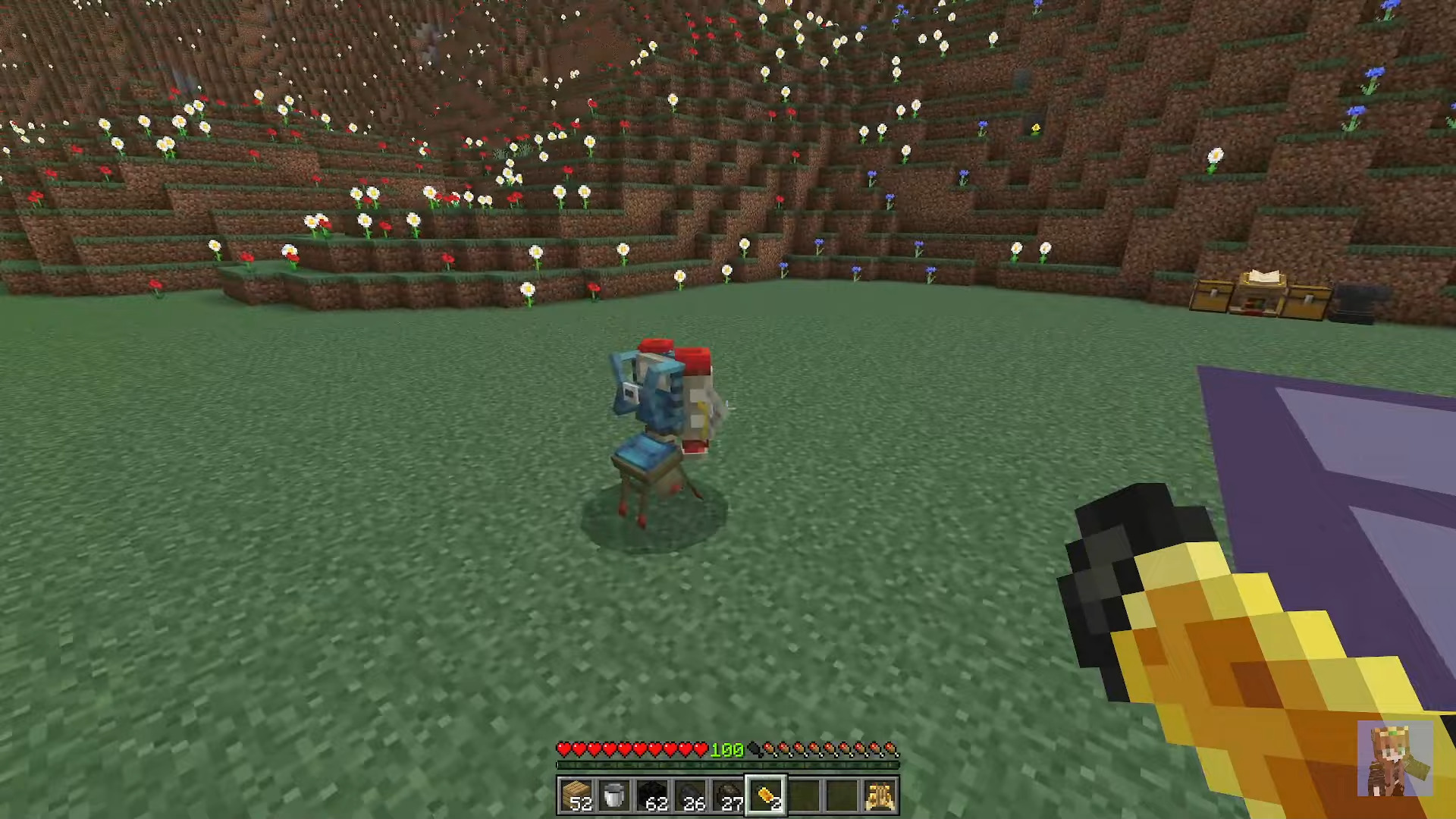Click the mob standing in the center
1456x819 pixels.
664,425
